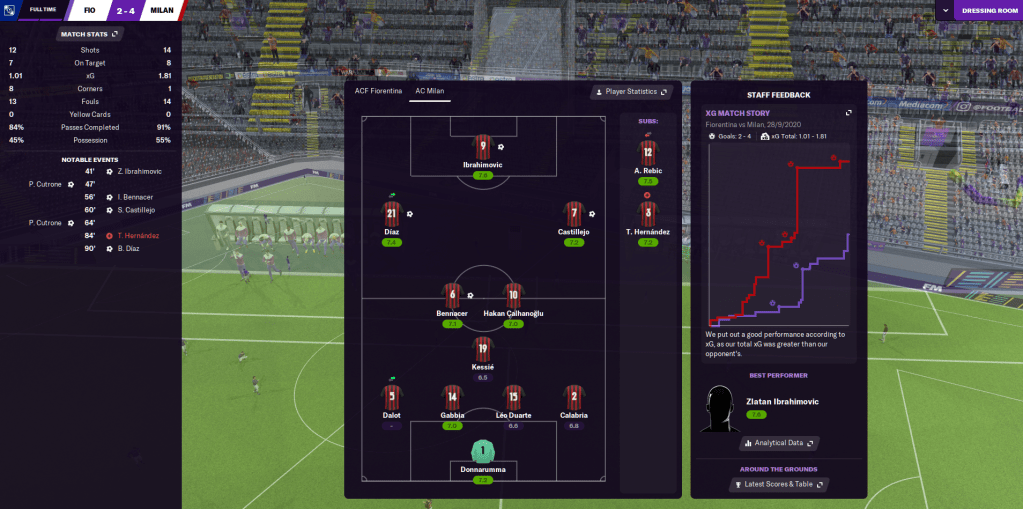
Task: Select Ibrahimovic's number 9 shirt
Action: [482, 148]
